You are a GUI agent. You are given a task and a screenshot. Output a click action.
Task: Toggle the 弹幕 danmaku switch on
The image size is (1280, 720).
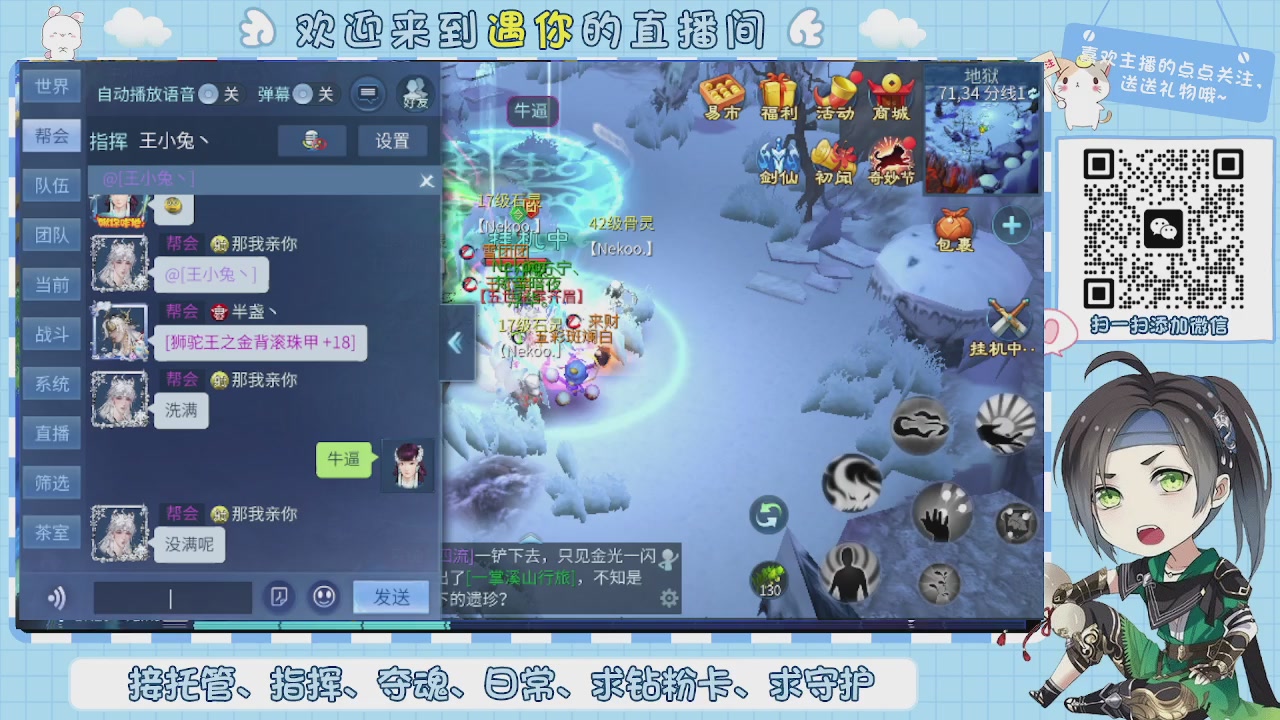coord(303,94)
